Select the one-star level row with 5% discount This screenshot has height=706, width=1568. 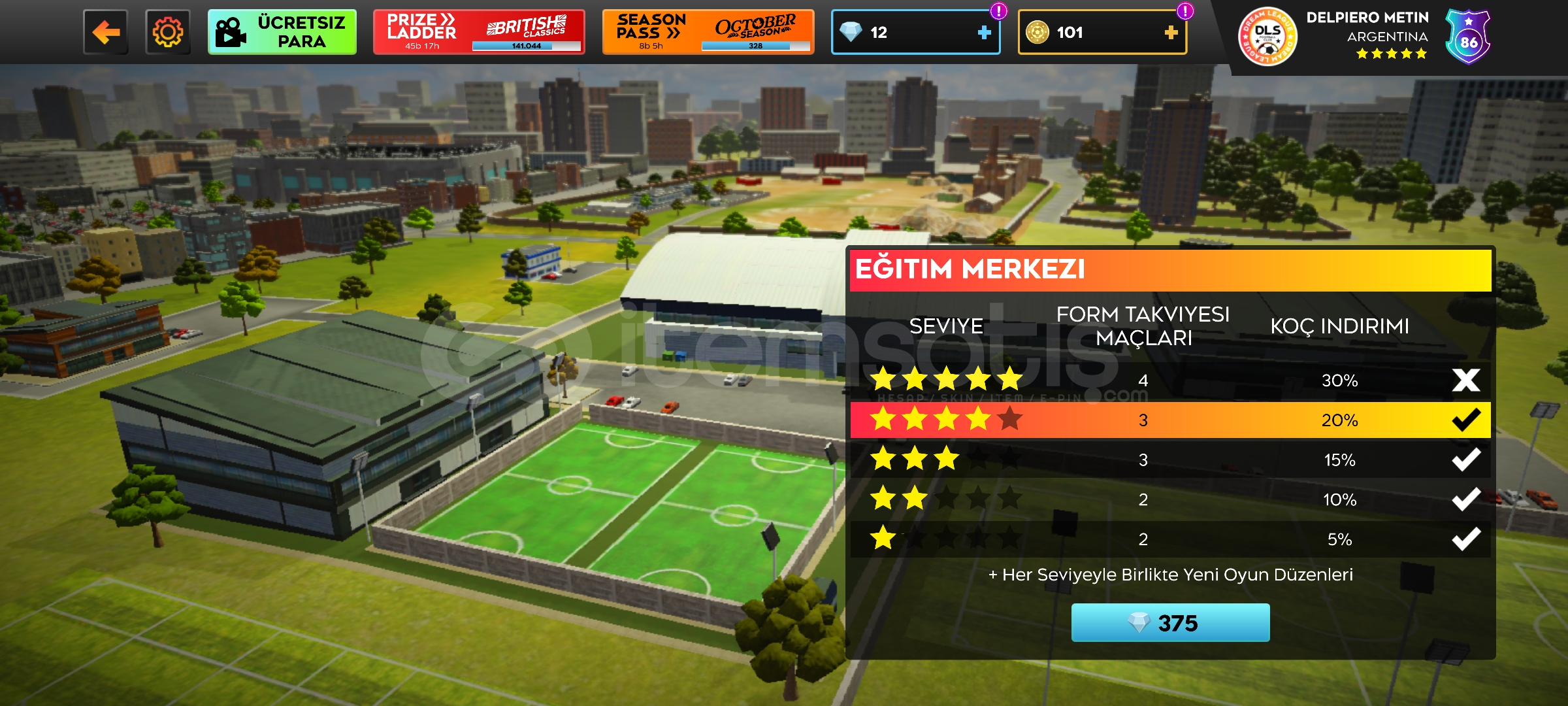click(1169, 539)
